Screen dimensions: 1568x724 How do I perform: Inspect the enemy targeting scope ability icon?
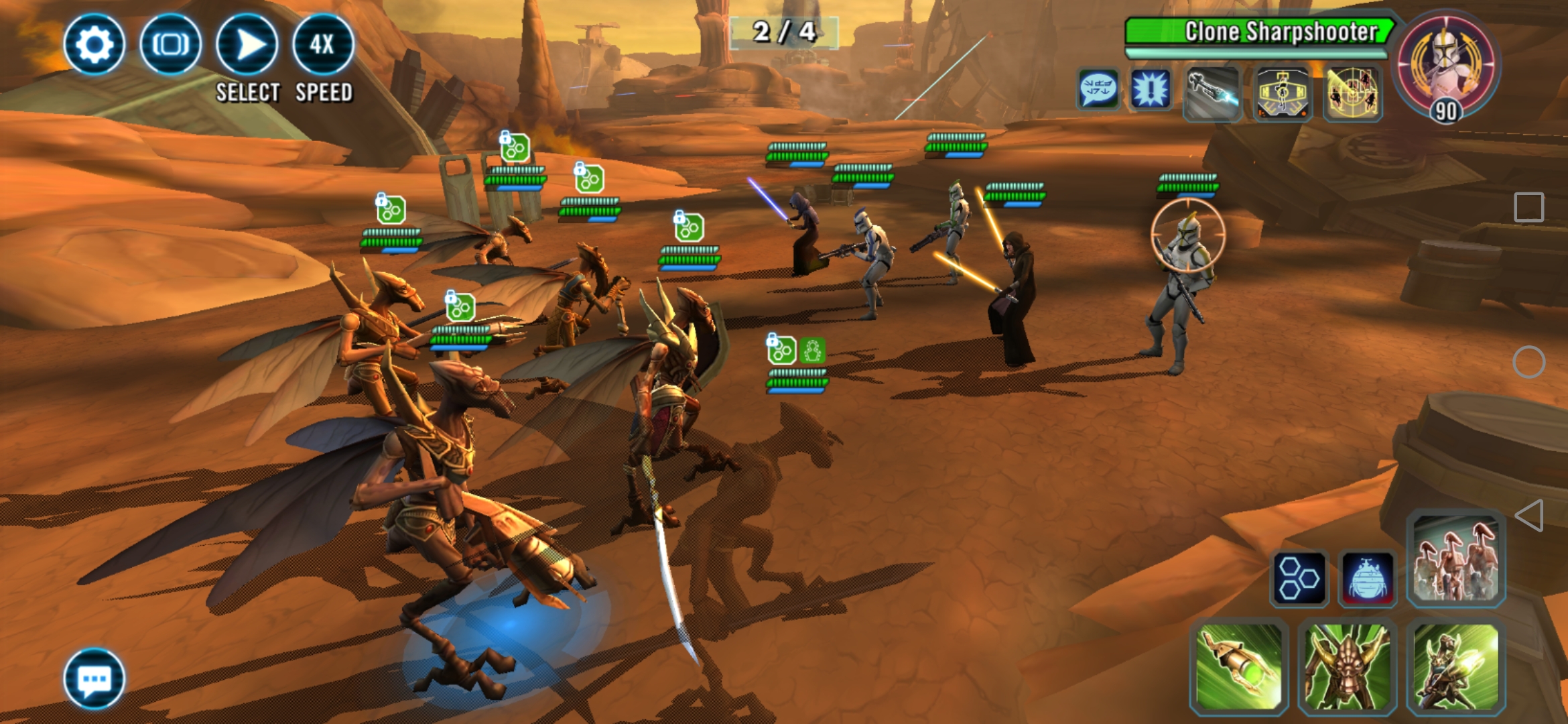(x=1282, y=93)
